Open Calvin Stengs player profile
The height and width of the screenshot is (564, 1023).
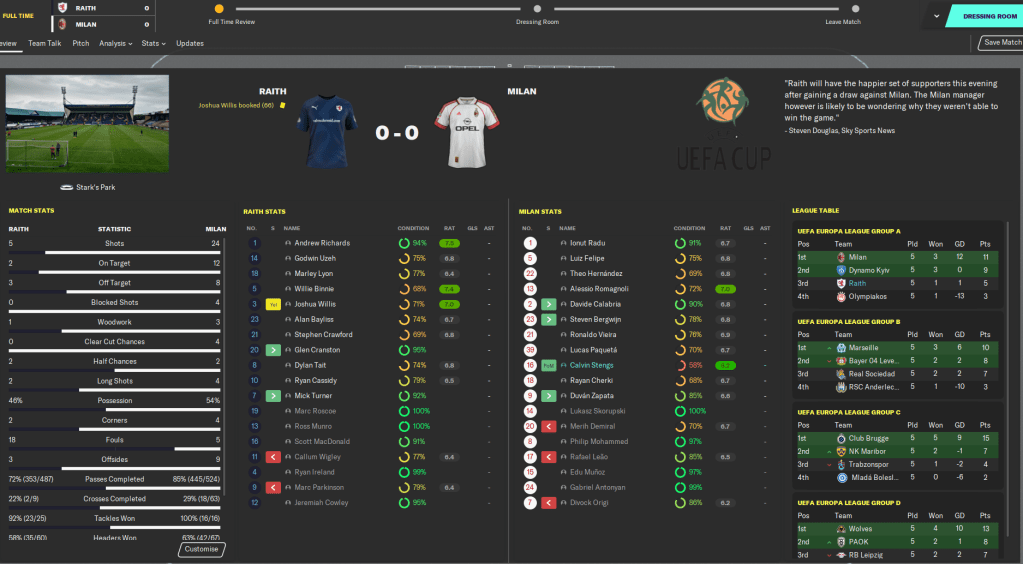(x=592, y=365)
